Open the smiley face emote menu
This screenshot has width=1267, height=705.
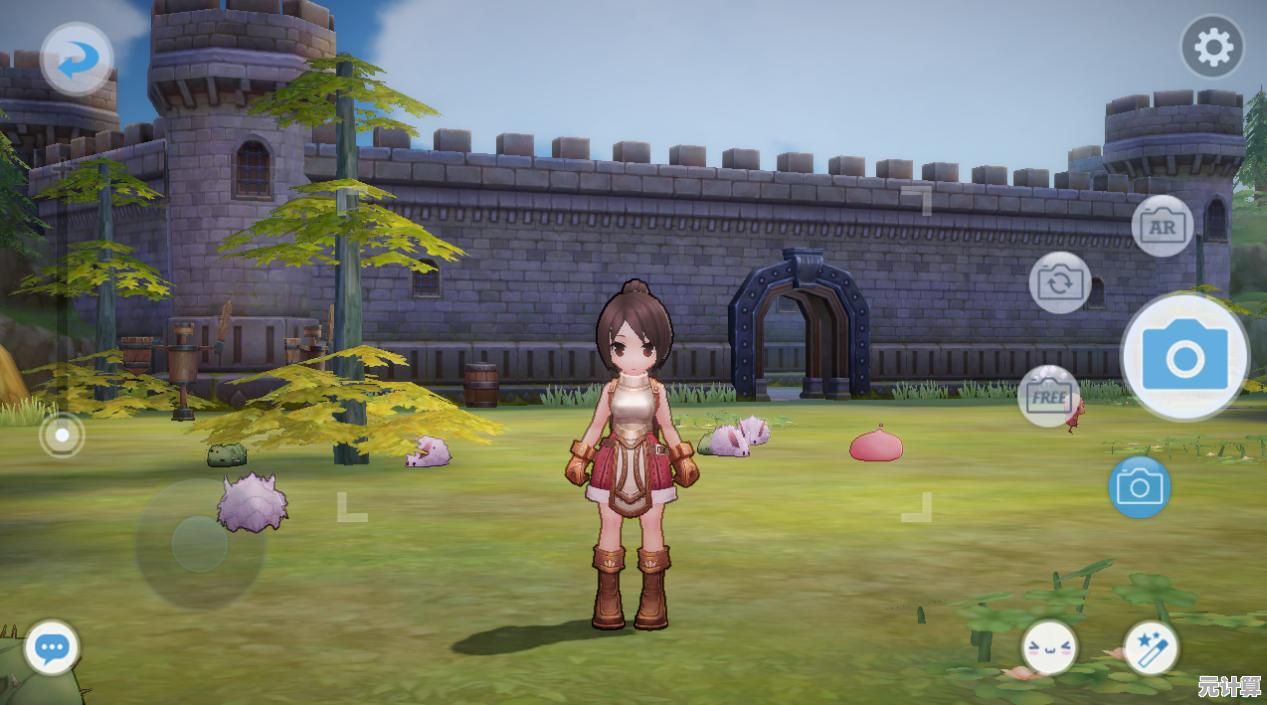[1049, 647]
